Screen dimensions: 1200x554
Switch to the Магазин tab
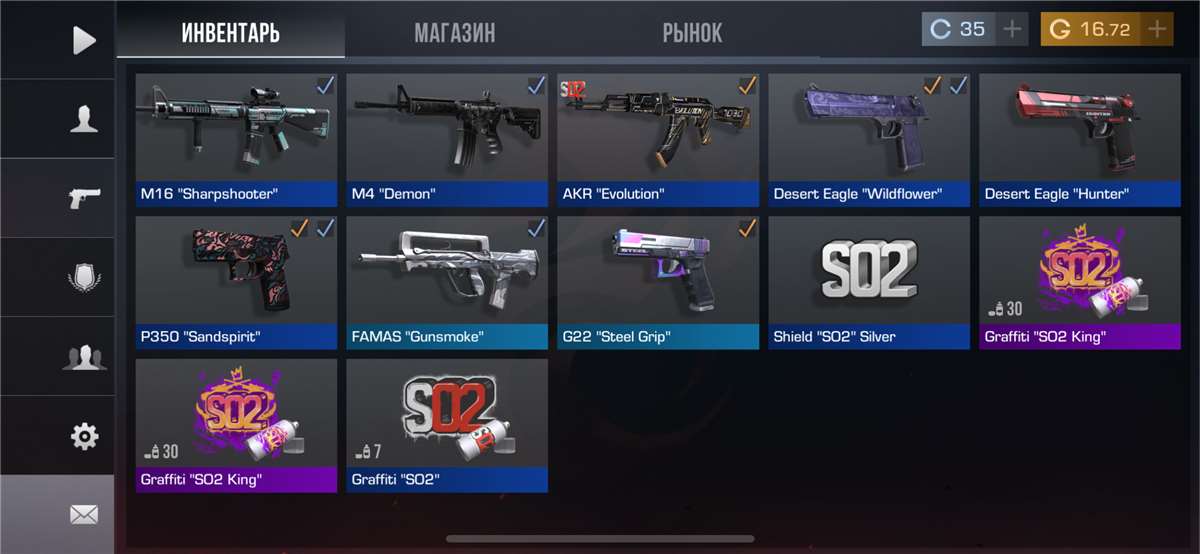(454, 32)
